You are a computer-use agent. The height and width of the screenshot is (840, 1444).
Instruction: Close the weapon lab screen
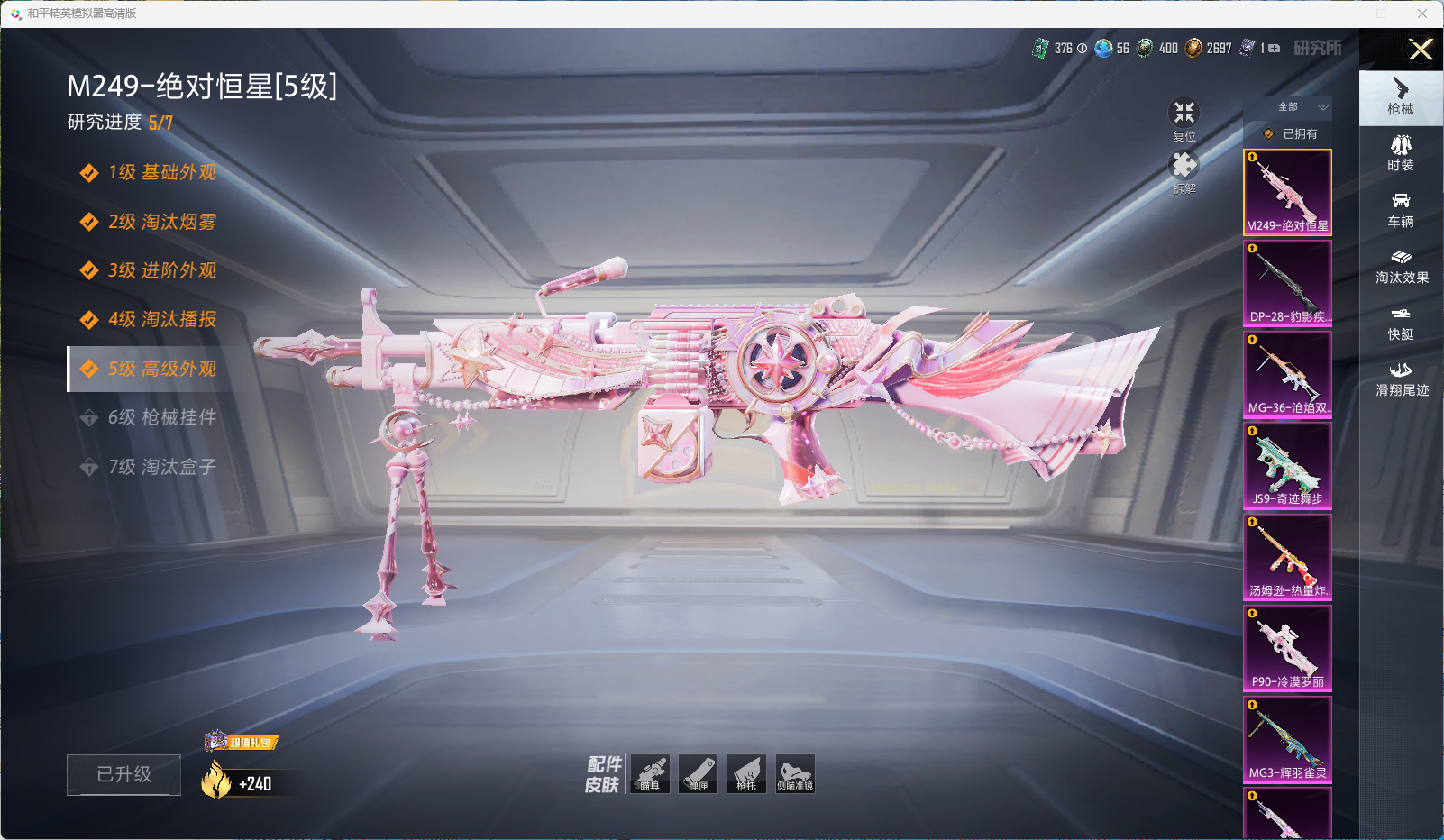tap(1421, 50)
